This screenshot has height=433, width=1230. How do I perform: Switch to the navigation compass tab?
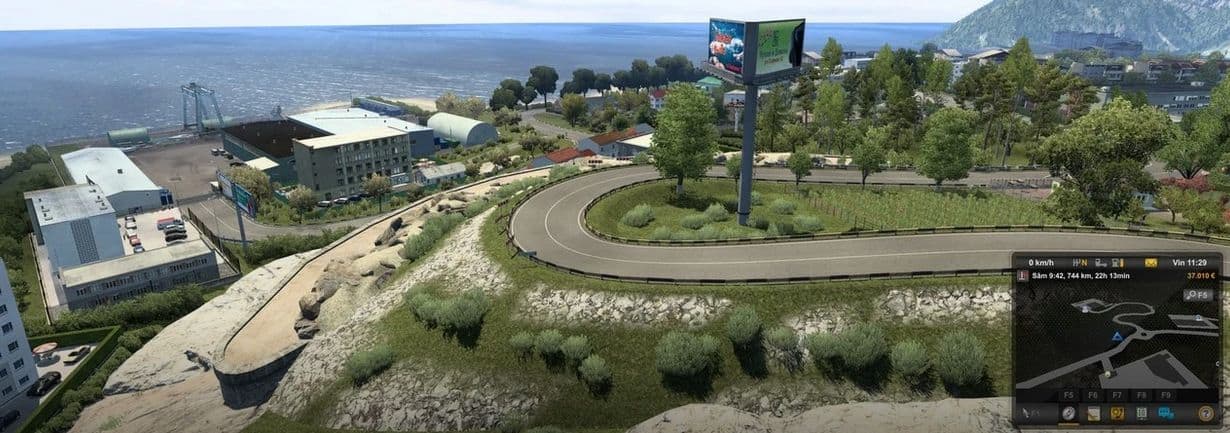(x=1069, y=412)
